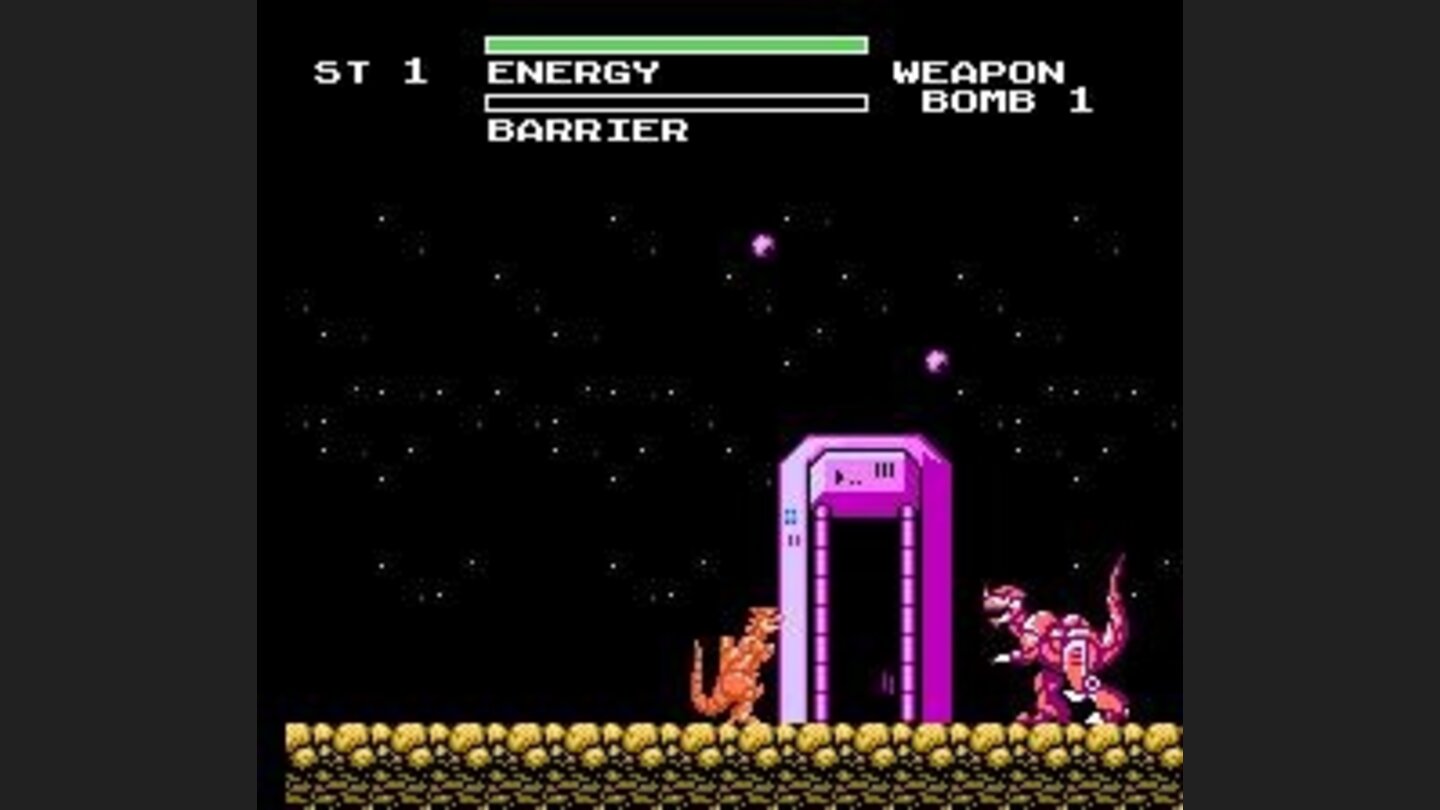
Task: Click the WEAPON heading text
Action: (980, 70)
